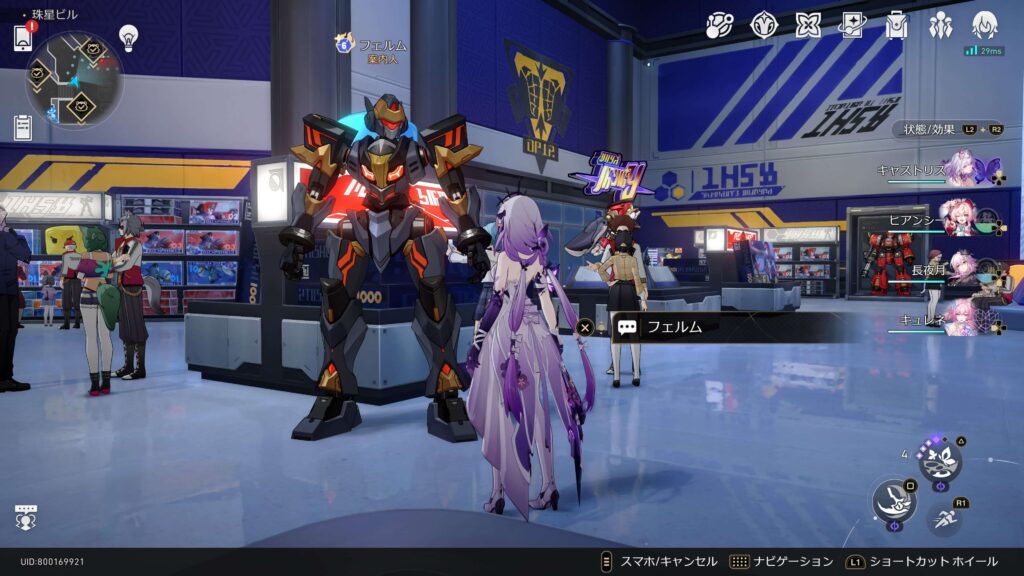Open the four-petal flower icon in top bar
The height and width of the screenshot is (576, 1024).
[x=808, y=25]
